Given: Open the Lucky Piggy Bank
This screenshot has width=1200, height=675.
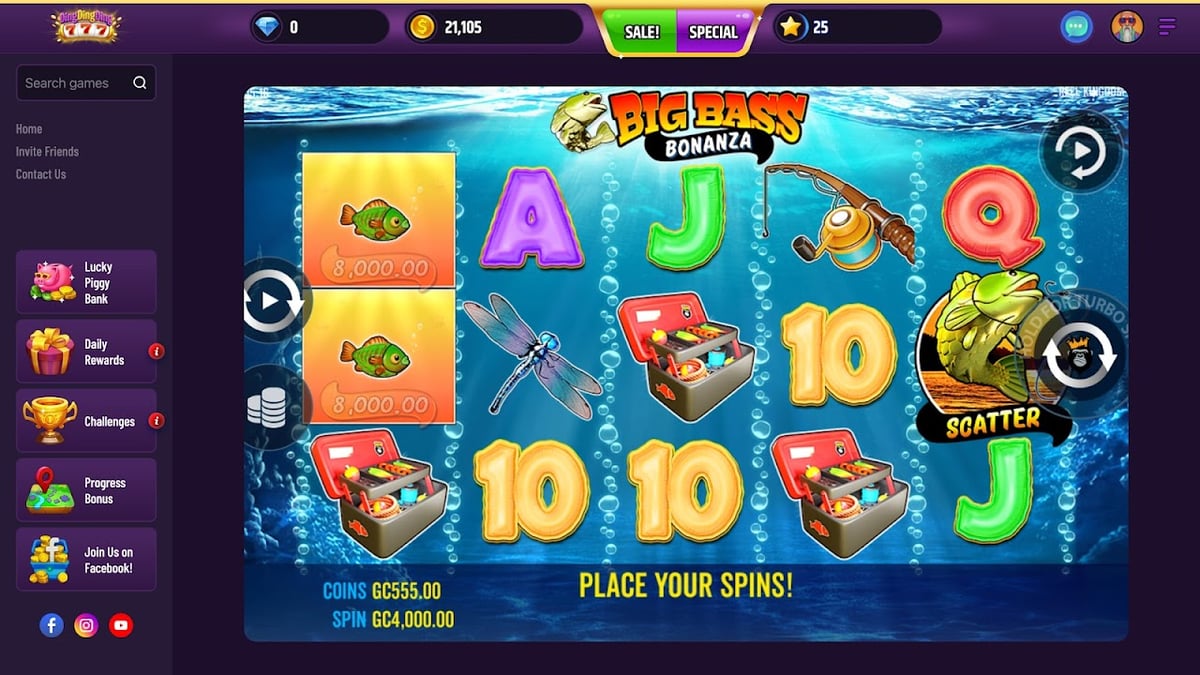Looking at the screenshot, I should coord(86,282).
